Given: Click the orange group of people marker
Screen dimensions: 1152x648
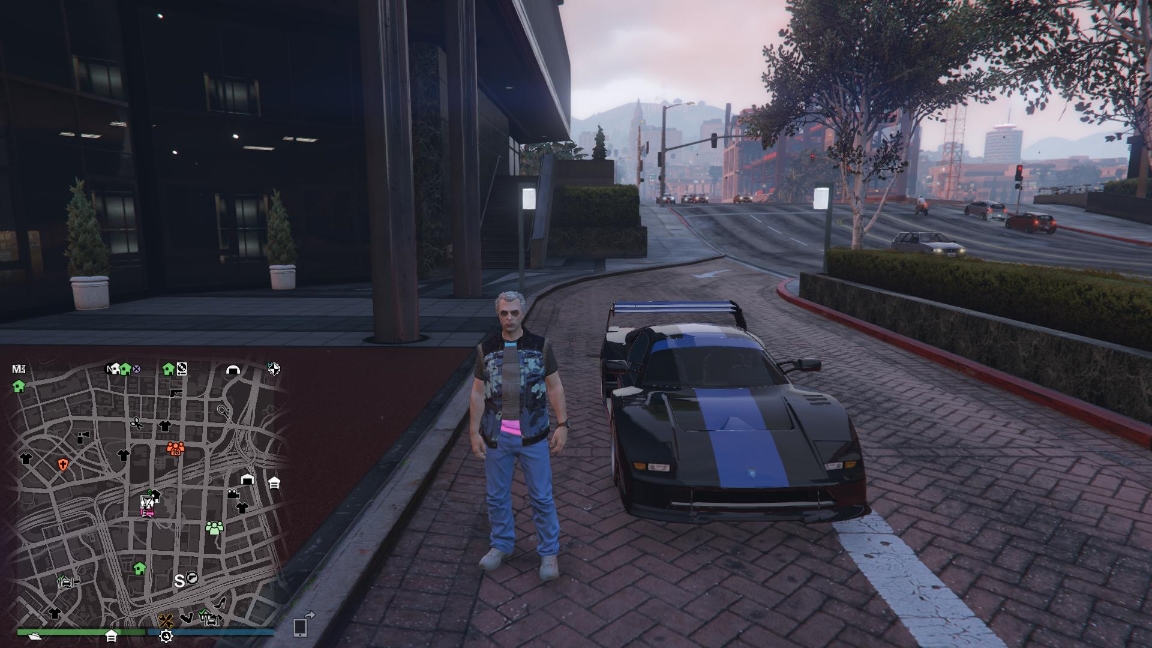Looking at the screenshot, I should (175, 447).
